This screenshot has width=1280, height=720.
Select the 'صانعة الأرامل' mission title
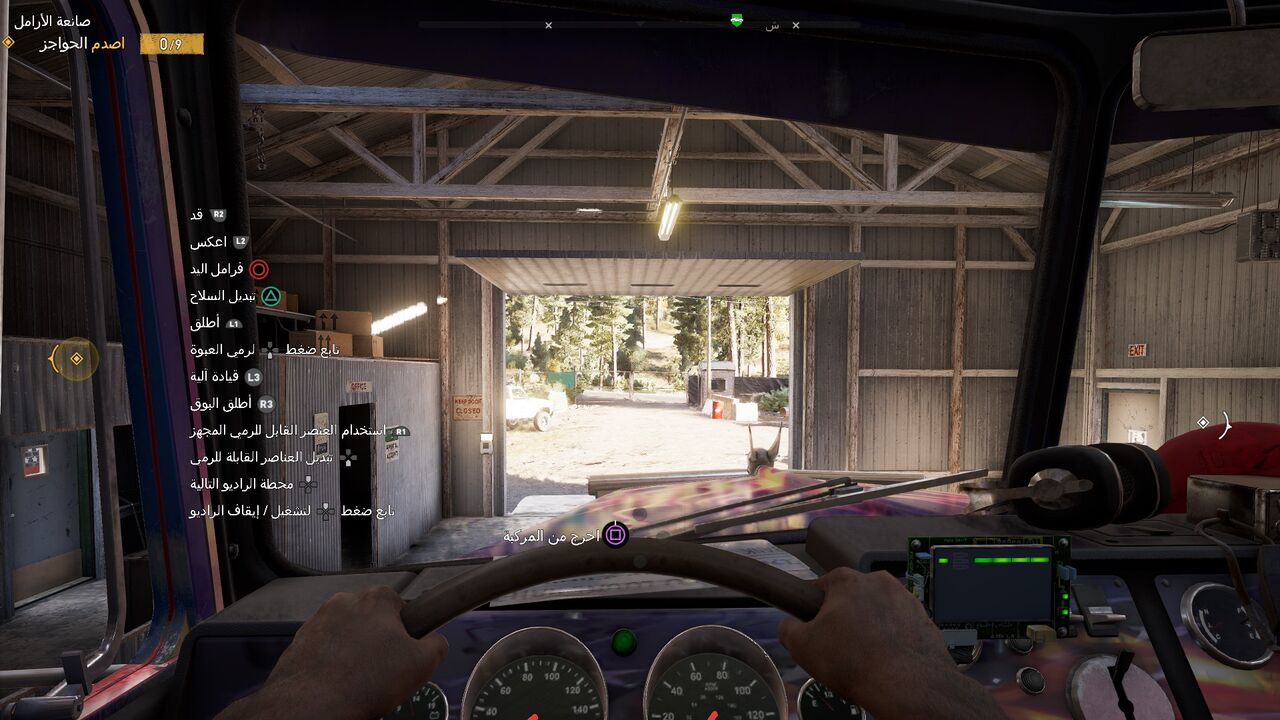pyautogui.click(x=52, y=21)
